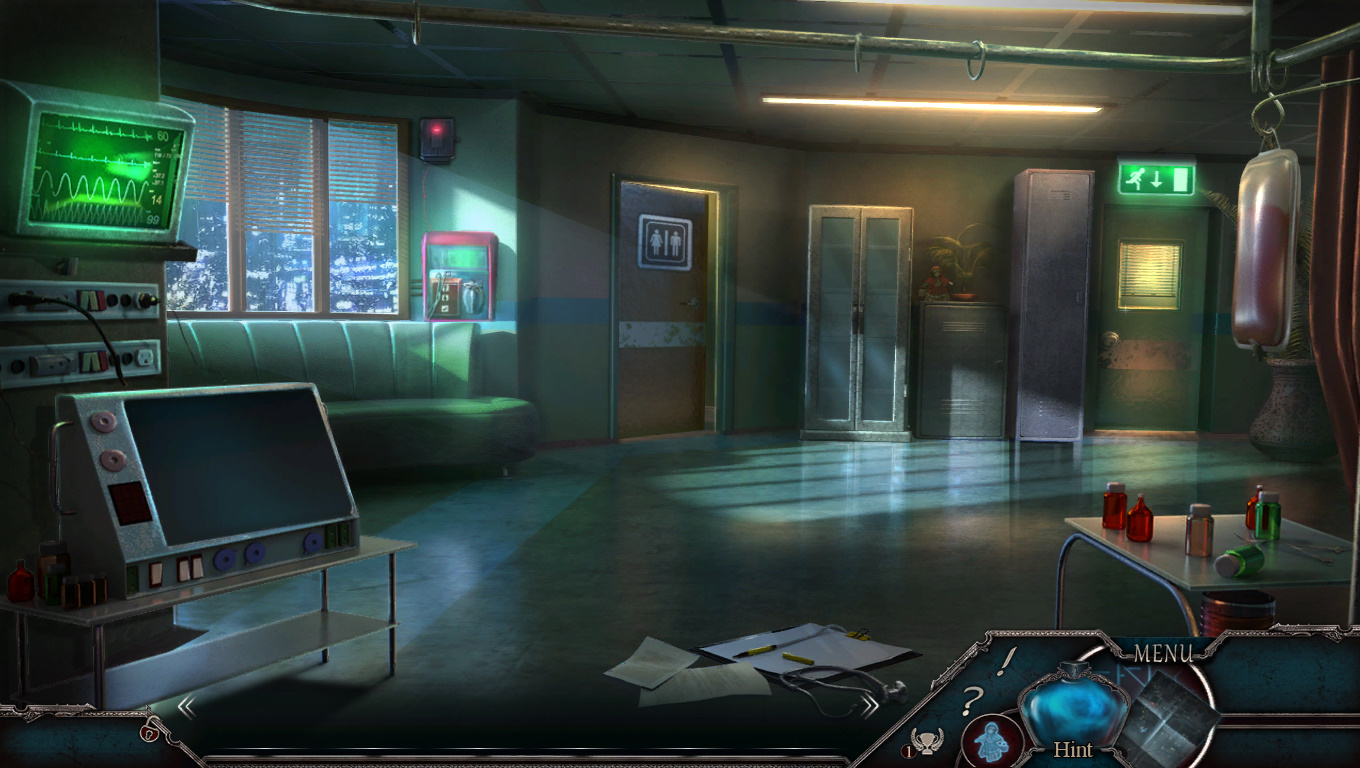The width and height of the screenshot is (1360, 768).
Task: Open the question mark guide icon
Action: [x=969, y=701]
